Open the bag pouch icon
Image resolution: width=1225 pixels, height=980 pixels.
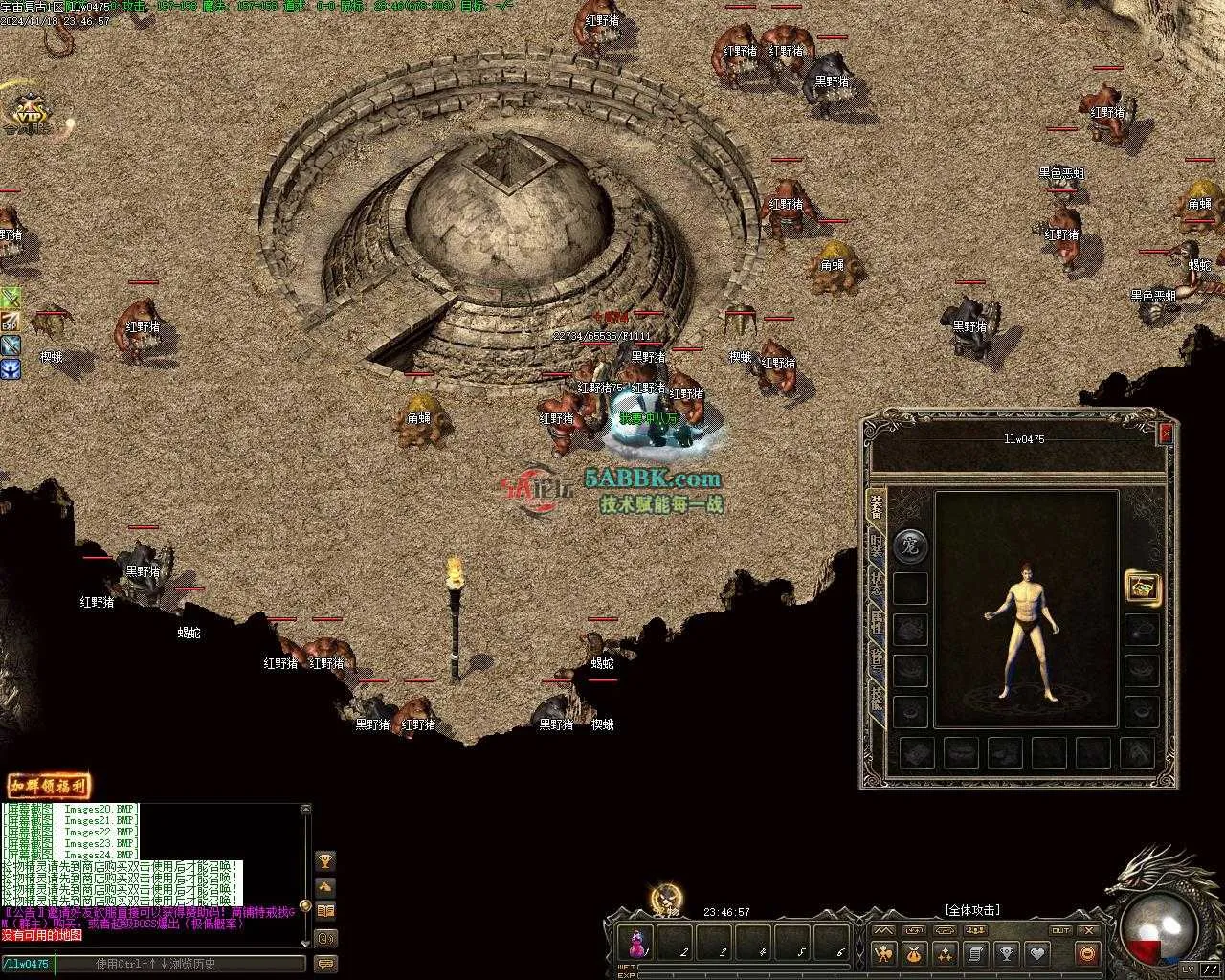[914, 953]
